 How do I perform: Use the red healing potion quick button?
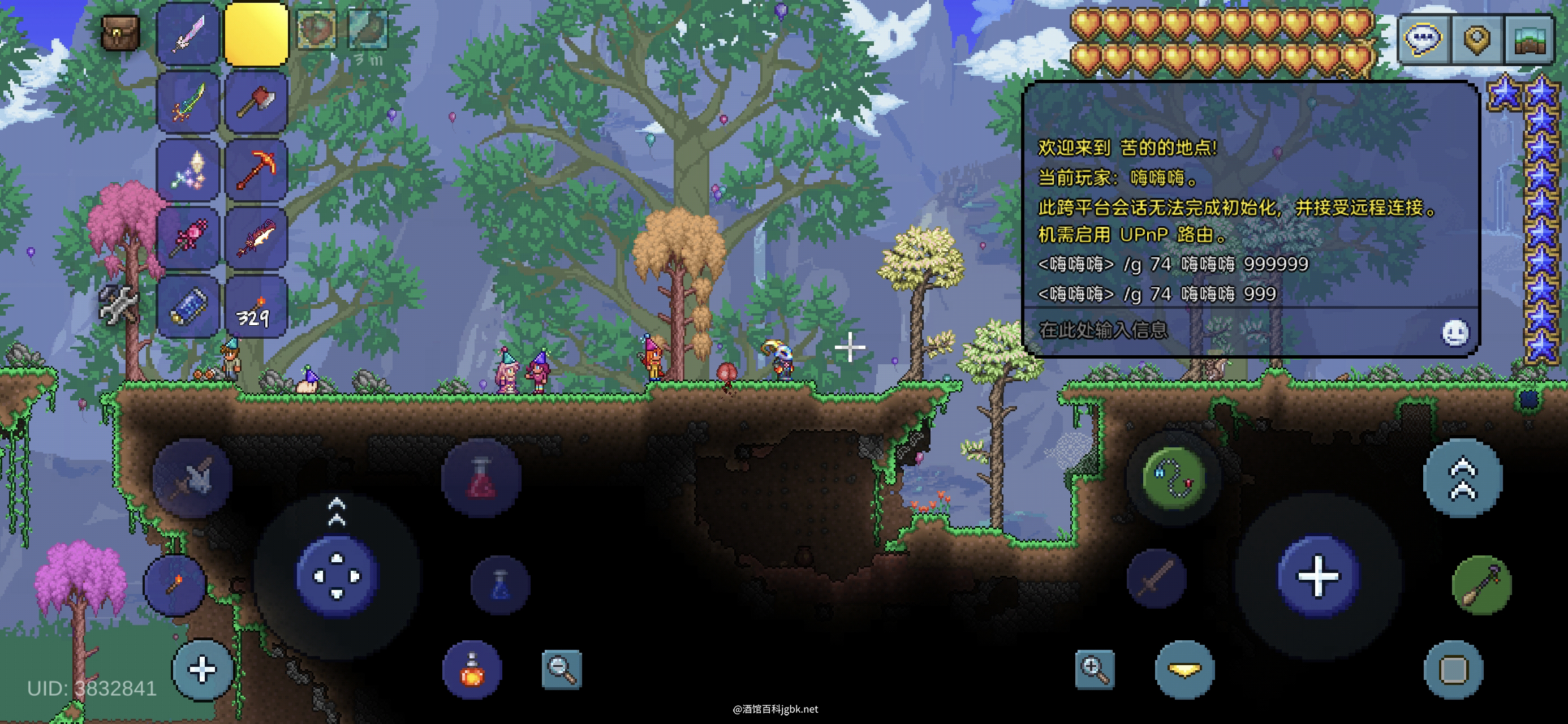coord(481,479)
